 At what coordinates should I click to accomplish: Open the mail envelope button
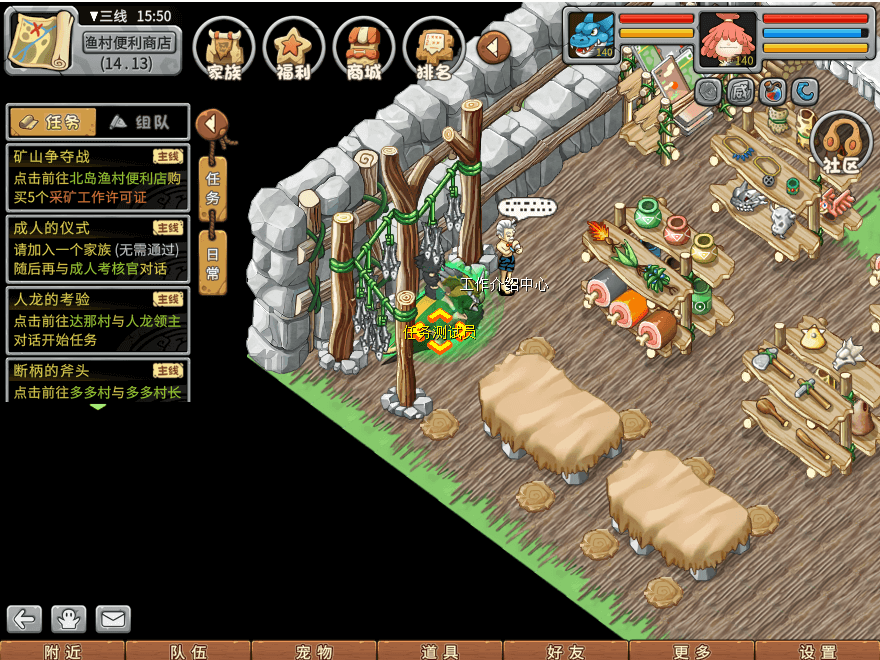point(113,619)
